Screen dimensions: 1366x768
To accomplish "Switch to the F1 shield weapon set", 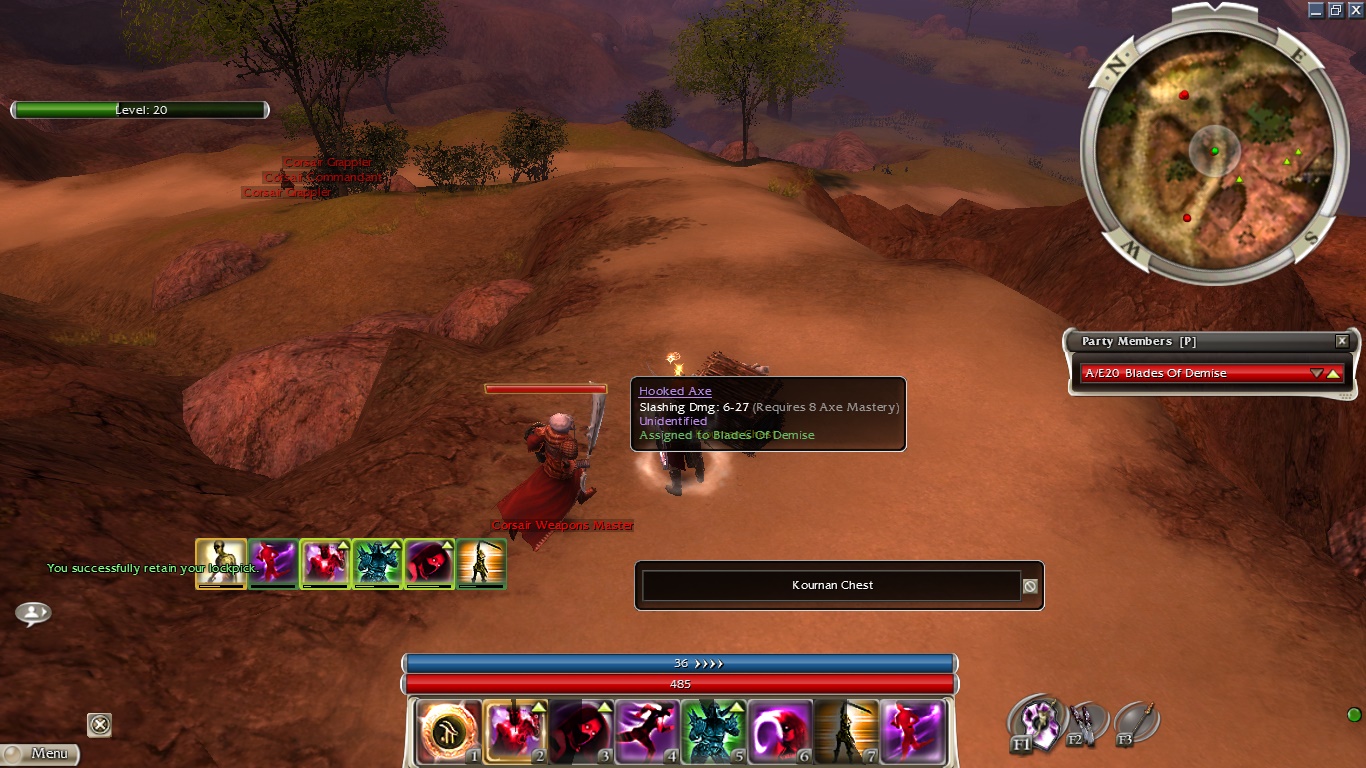I will click(x=1035, y=720).
